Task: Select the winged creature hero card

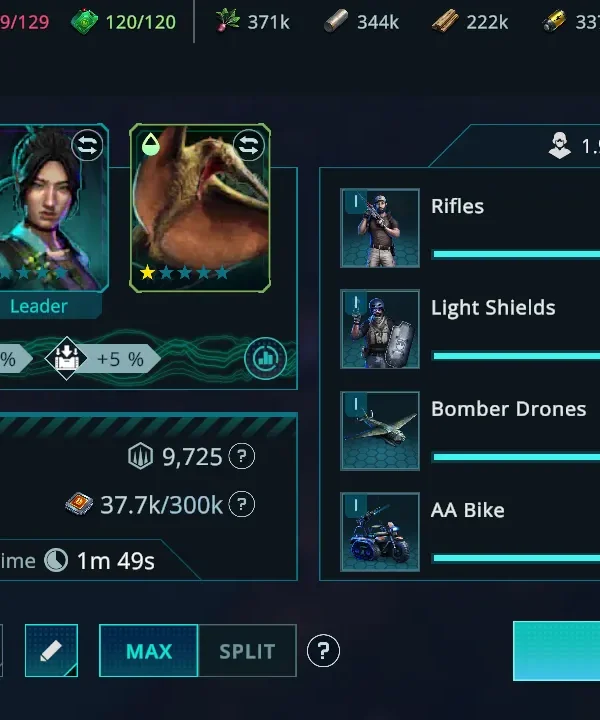Action: click(x=200, y=210)
